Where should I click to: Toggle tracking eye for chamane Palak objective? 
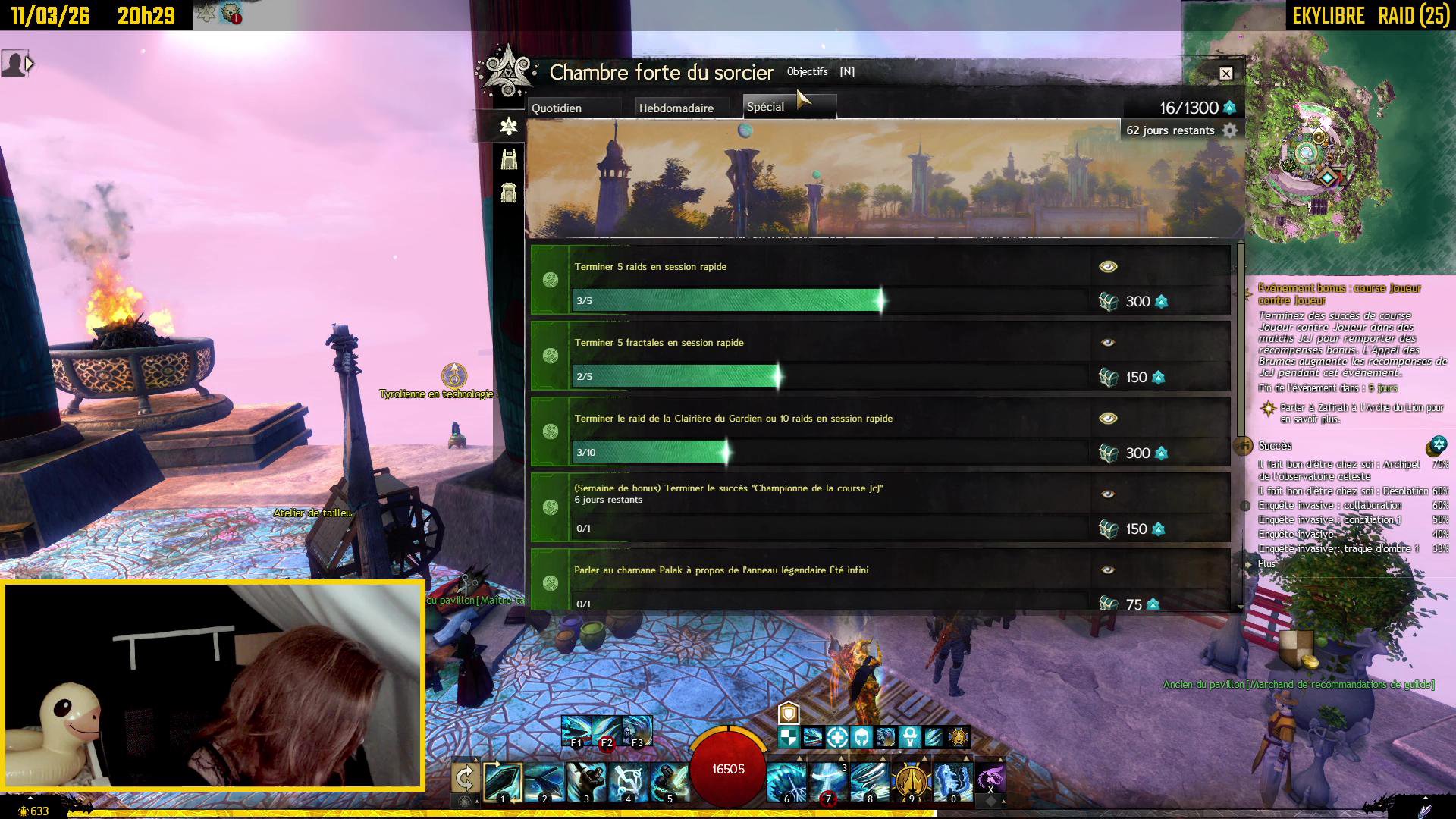coord(1108,570)
